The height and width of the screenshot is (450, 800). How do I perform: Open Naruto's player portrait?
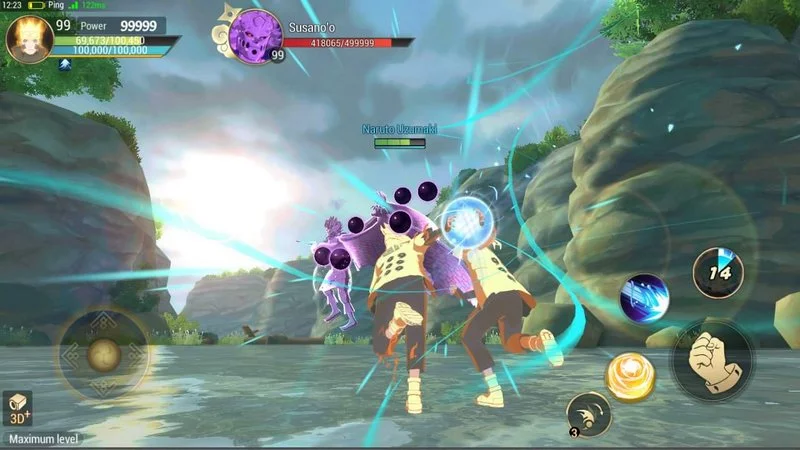tap(29, 39)
